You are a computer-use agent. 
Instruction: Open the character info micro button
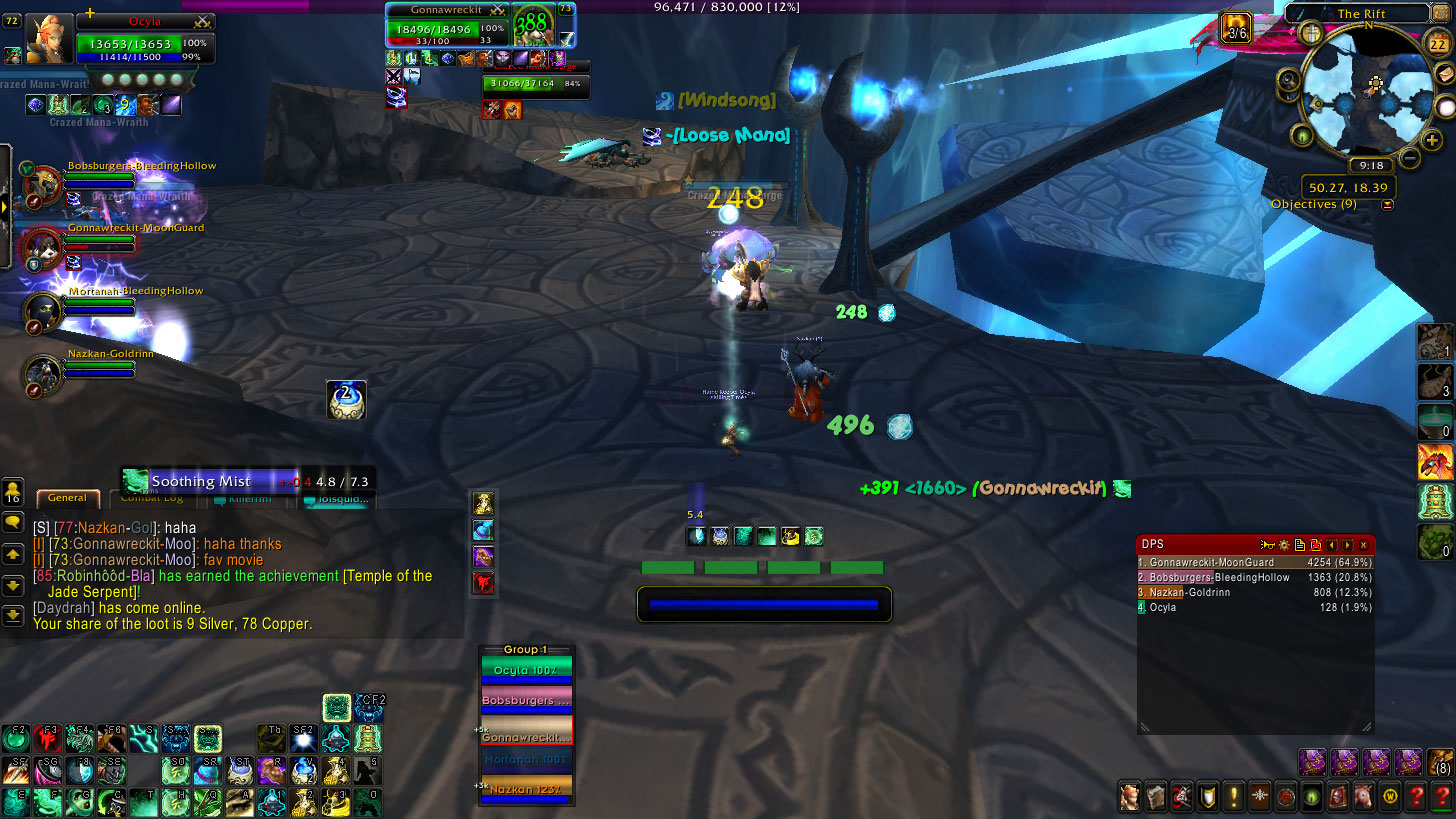click(x=1129, y=797)
